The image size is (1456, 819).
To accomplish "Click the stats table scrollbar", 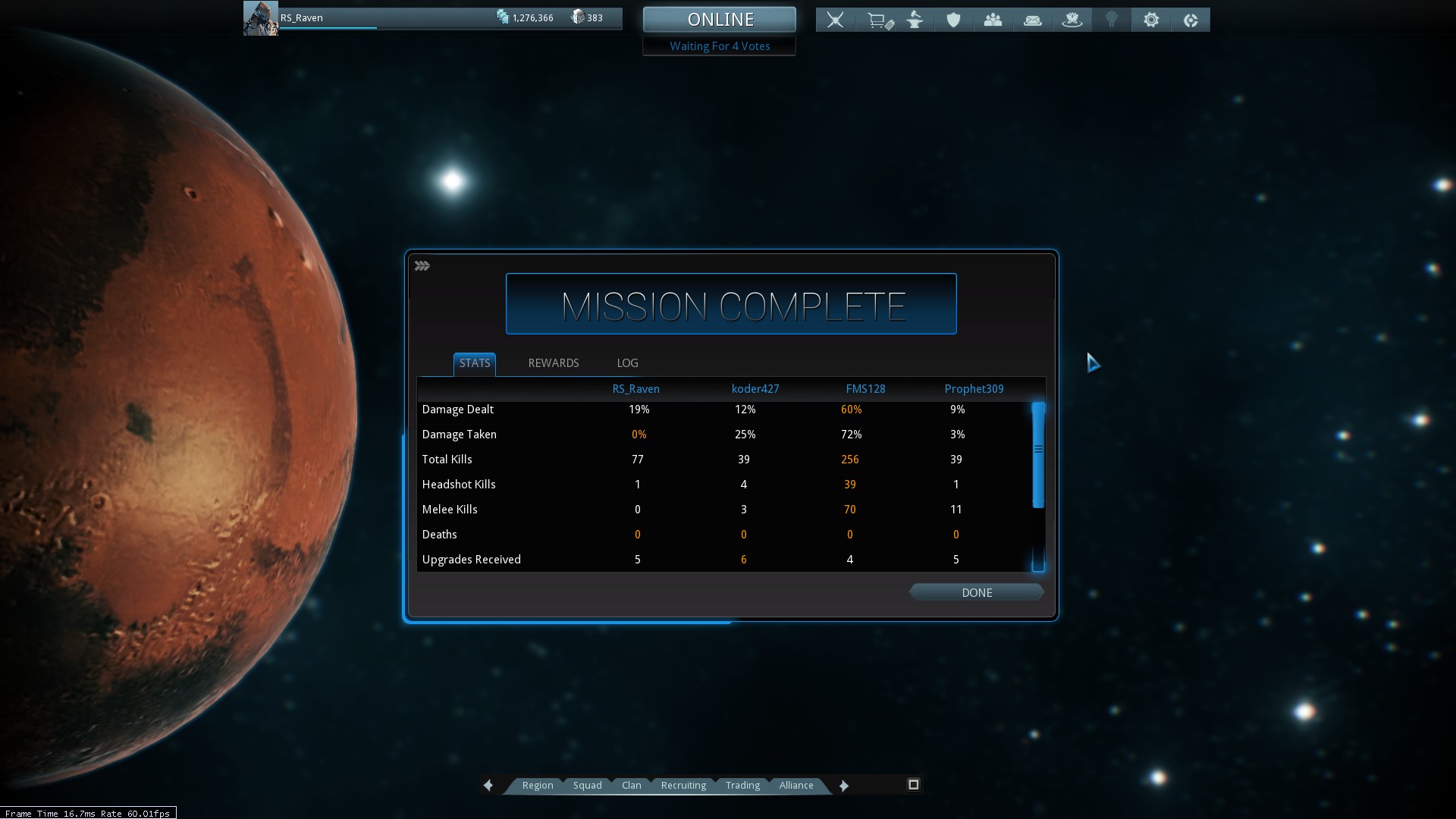I will (1038, 455).
